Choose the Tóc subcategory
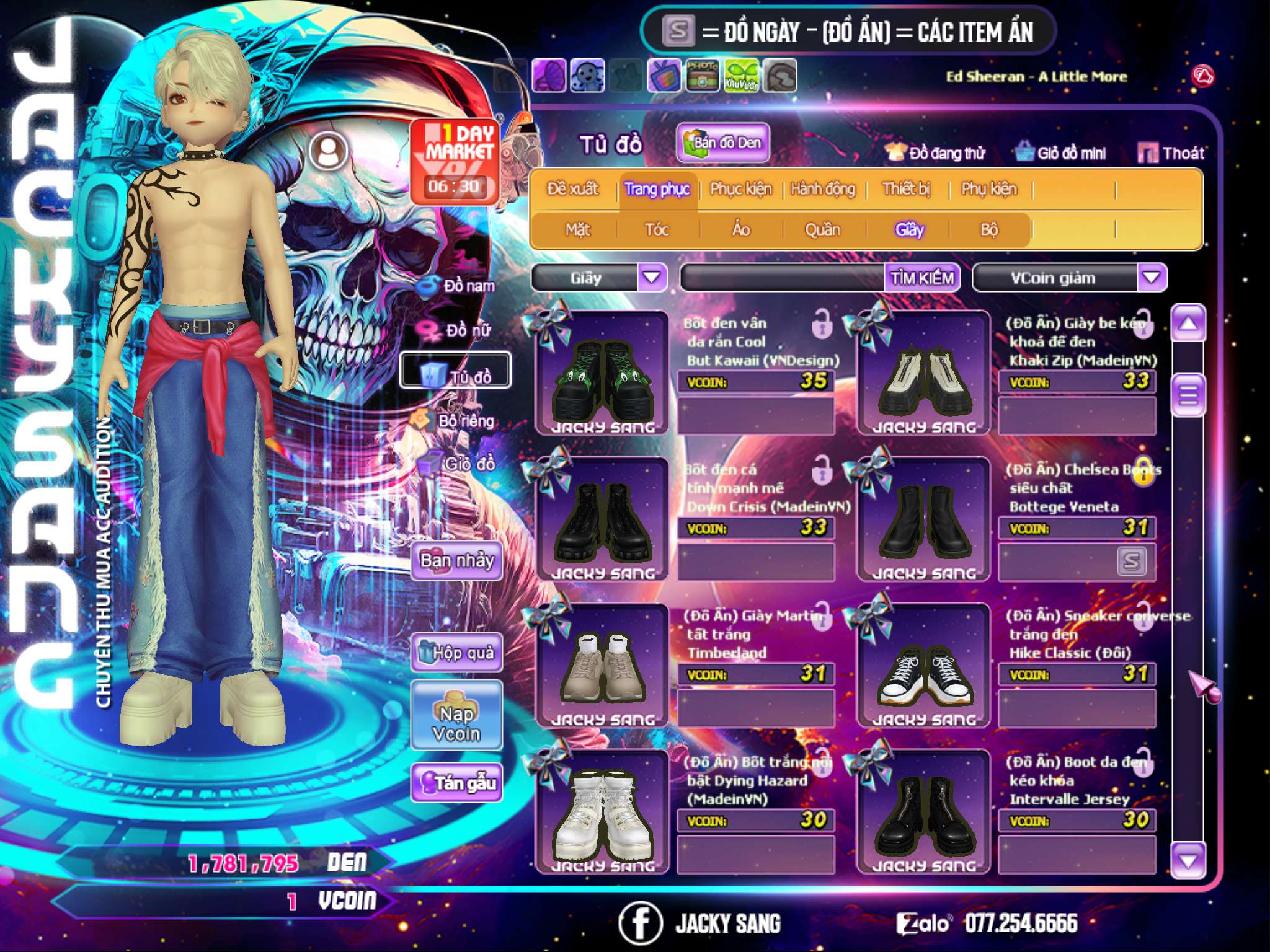The height and width of the screenshot is (952, 1270). pyautogui.click(x=657, y=230)
